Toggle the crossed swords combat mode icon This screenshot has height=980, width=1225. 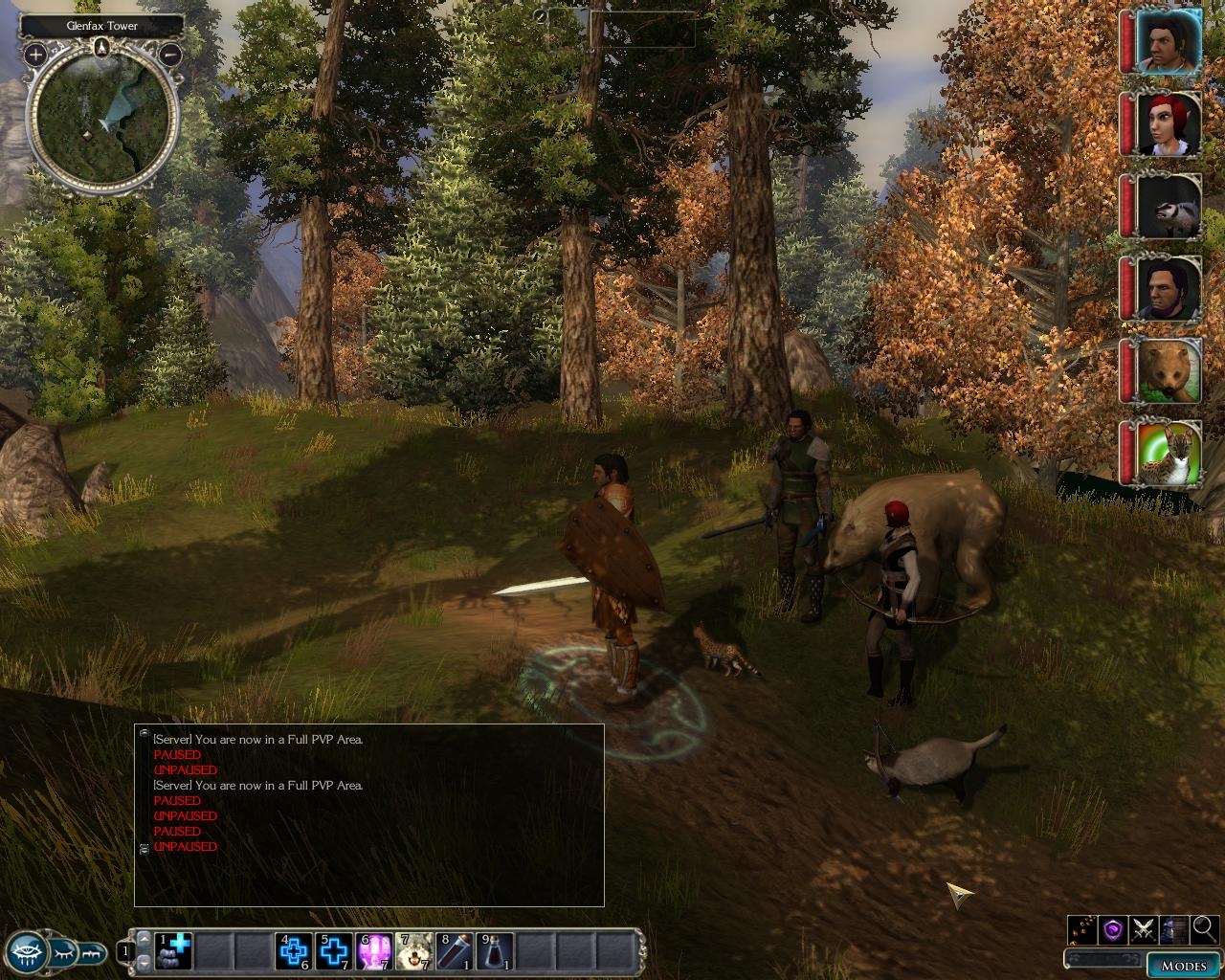(x=1144, y=928)
